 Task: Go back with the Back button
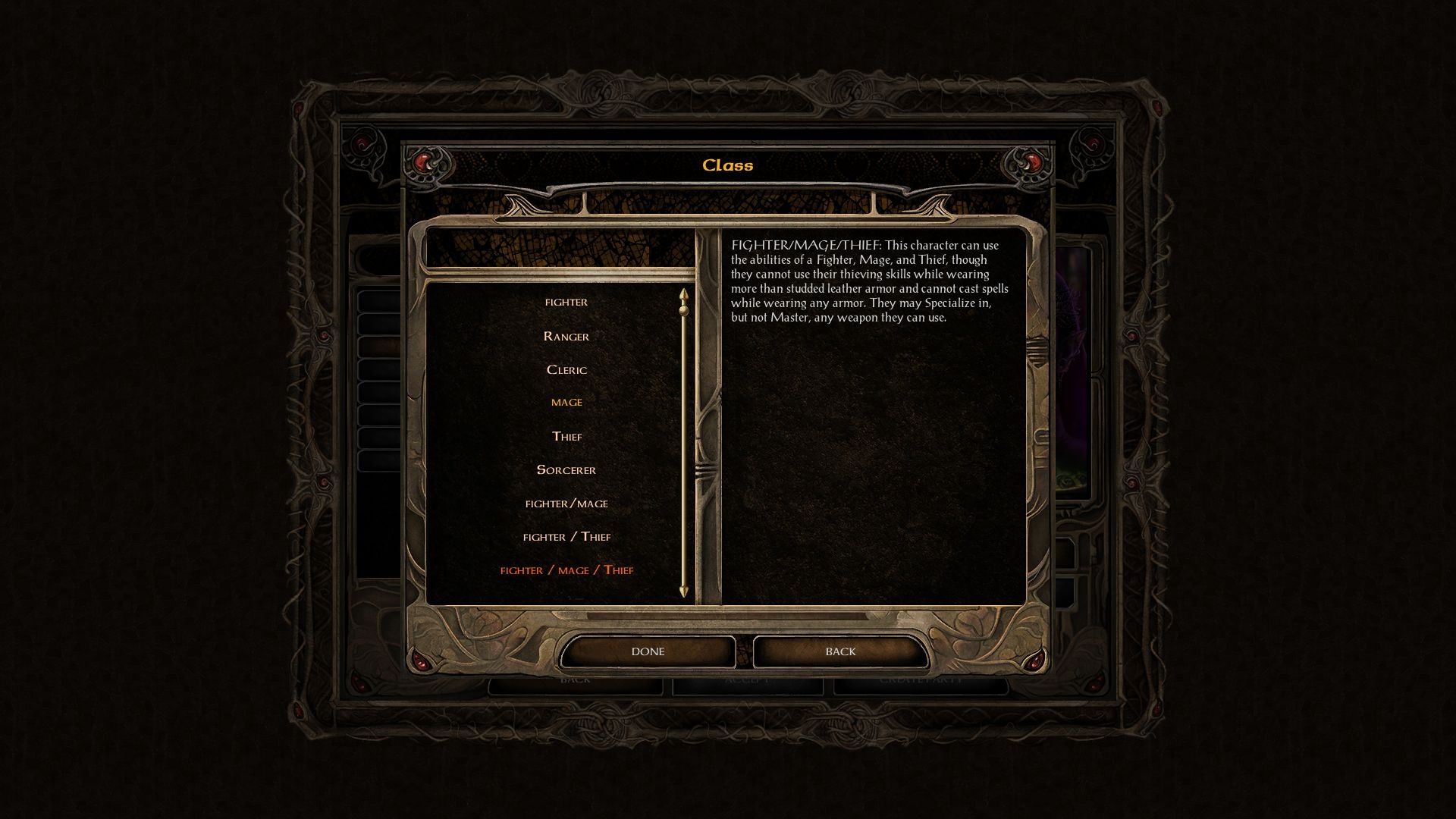tap(840, 651)
